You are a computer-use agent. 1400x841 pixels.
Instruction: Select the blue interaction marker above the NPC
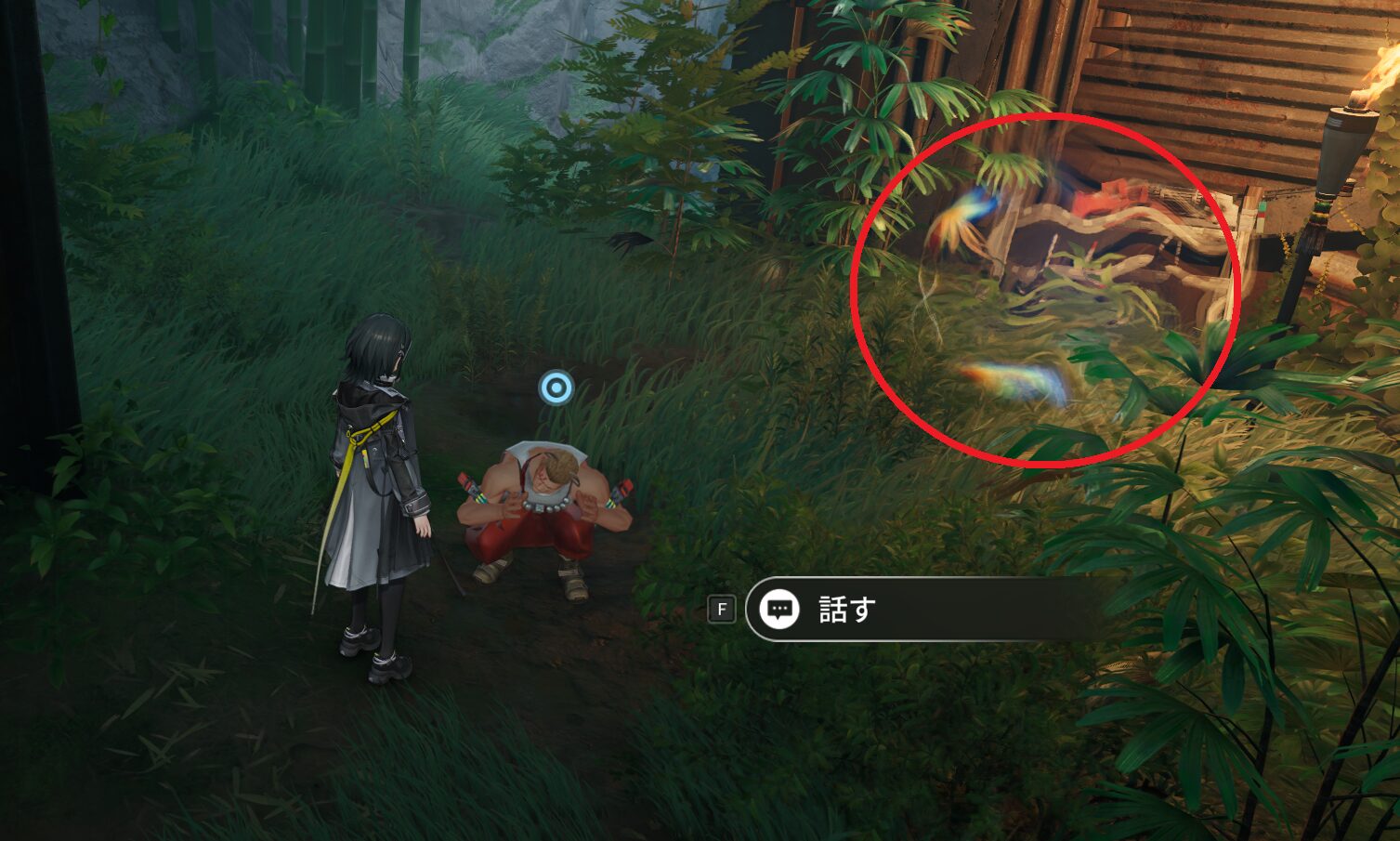click(x=556, y=388)
